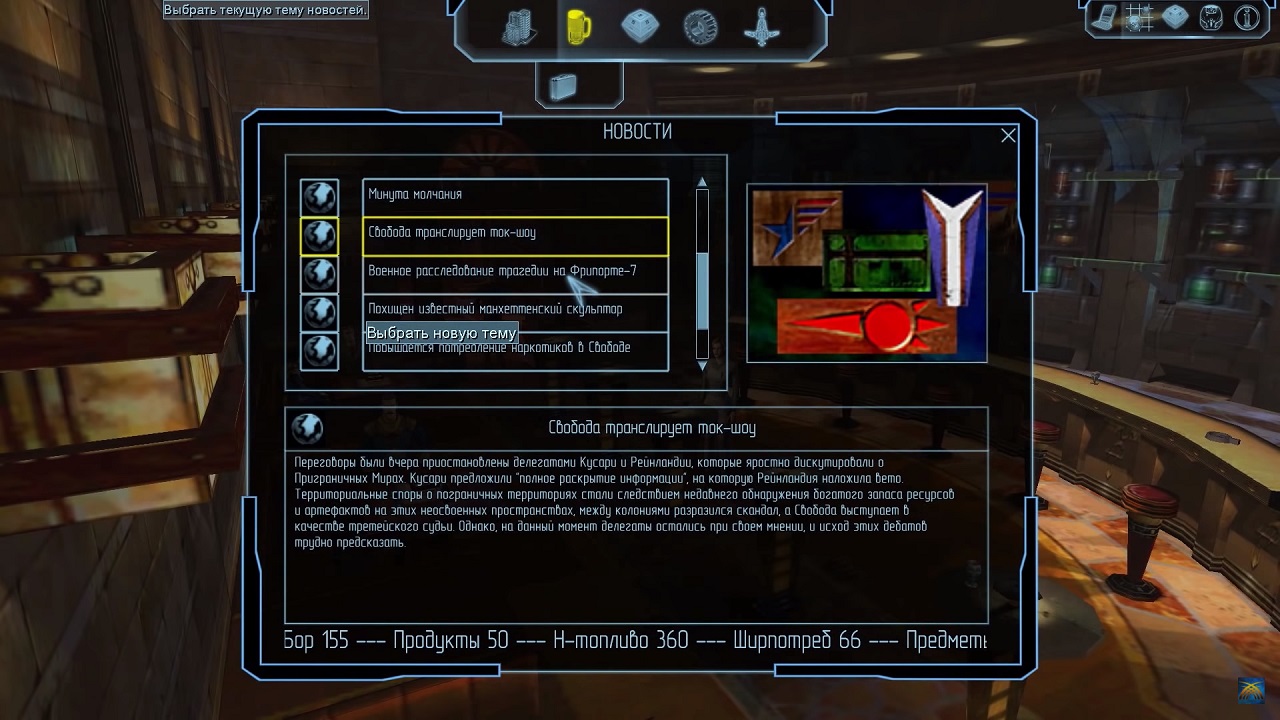Click the briefcase icon below the toolbar
The height and width of the screenshot is (720, 1280).
click(x=562, y=86)
